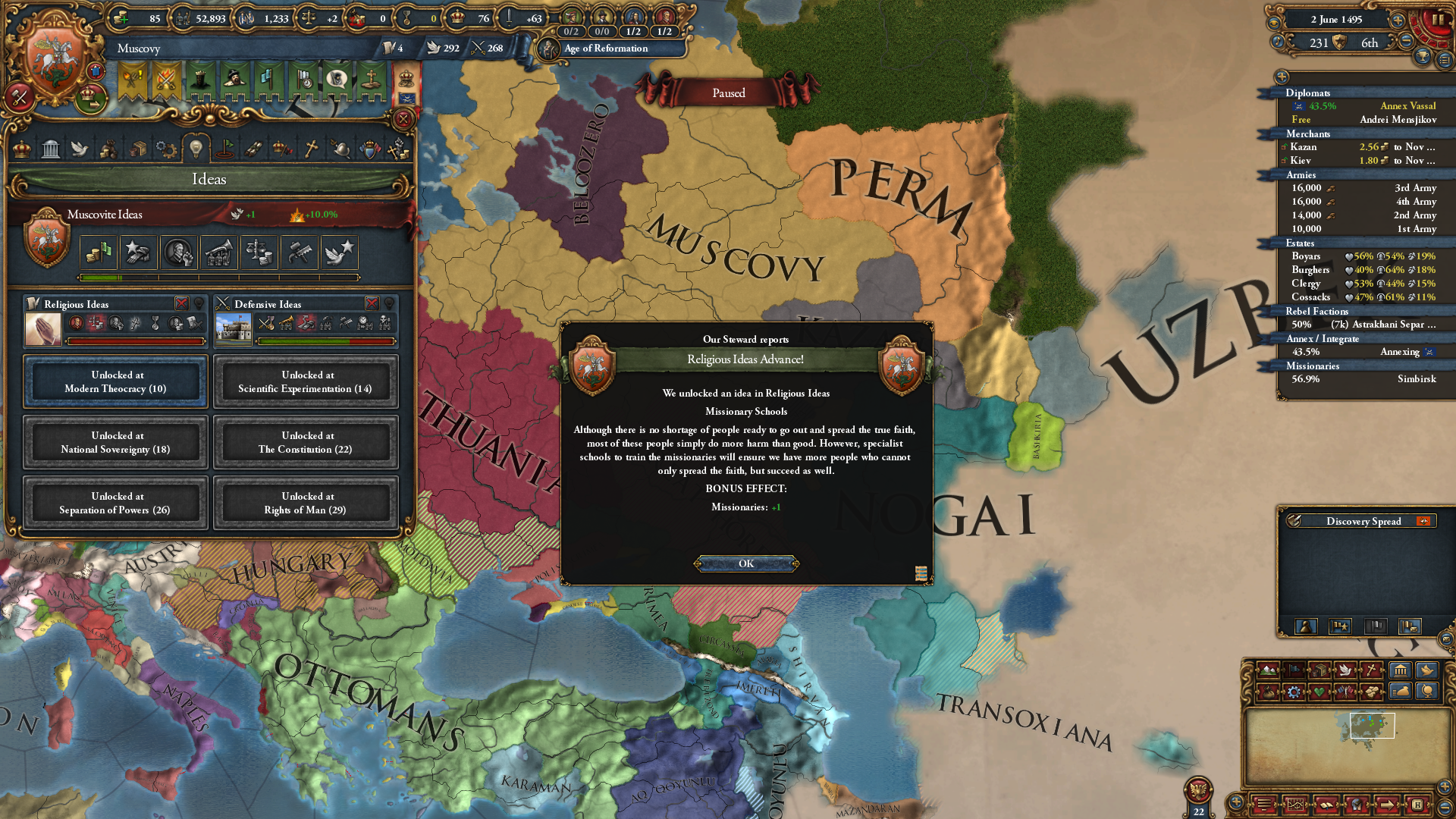Toggle the trade goods map mode

pos(1321,670)
